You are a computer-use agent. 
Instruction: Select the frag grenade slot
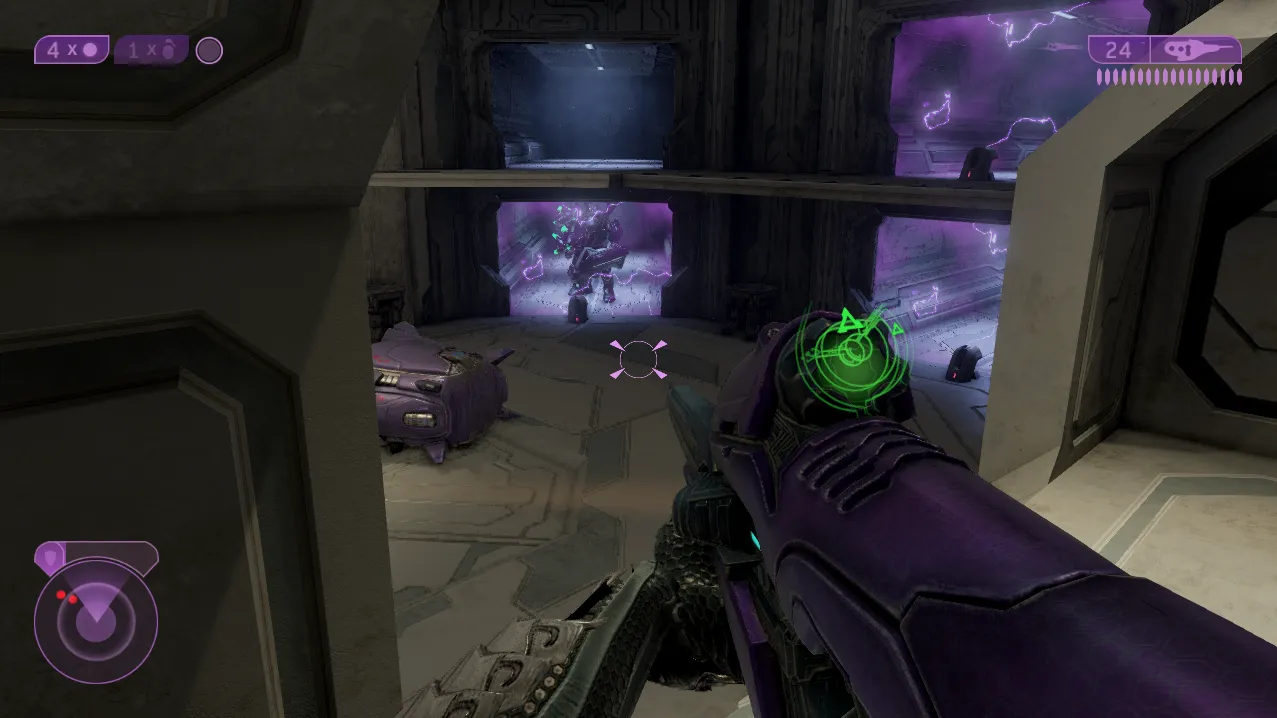pos(150,50)
